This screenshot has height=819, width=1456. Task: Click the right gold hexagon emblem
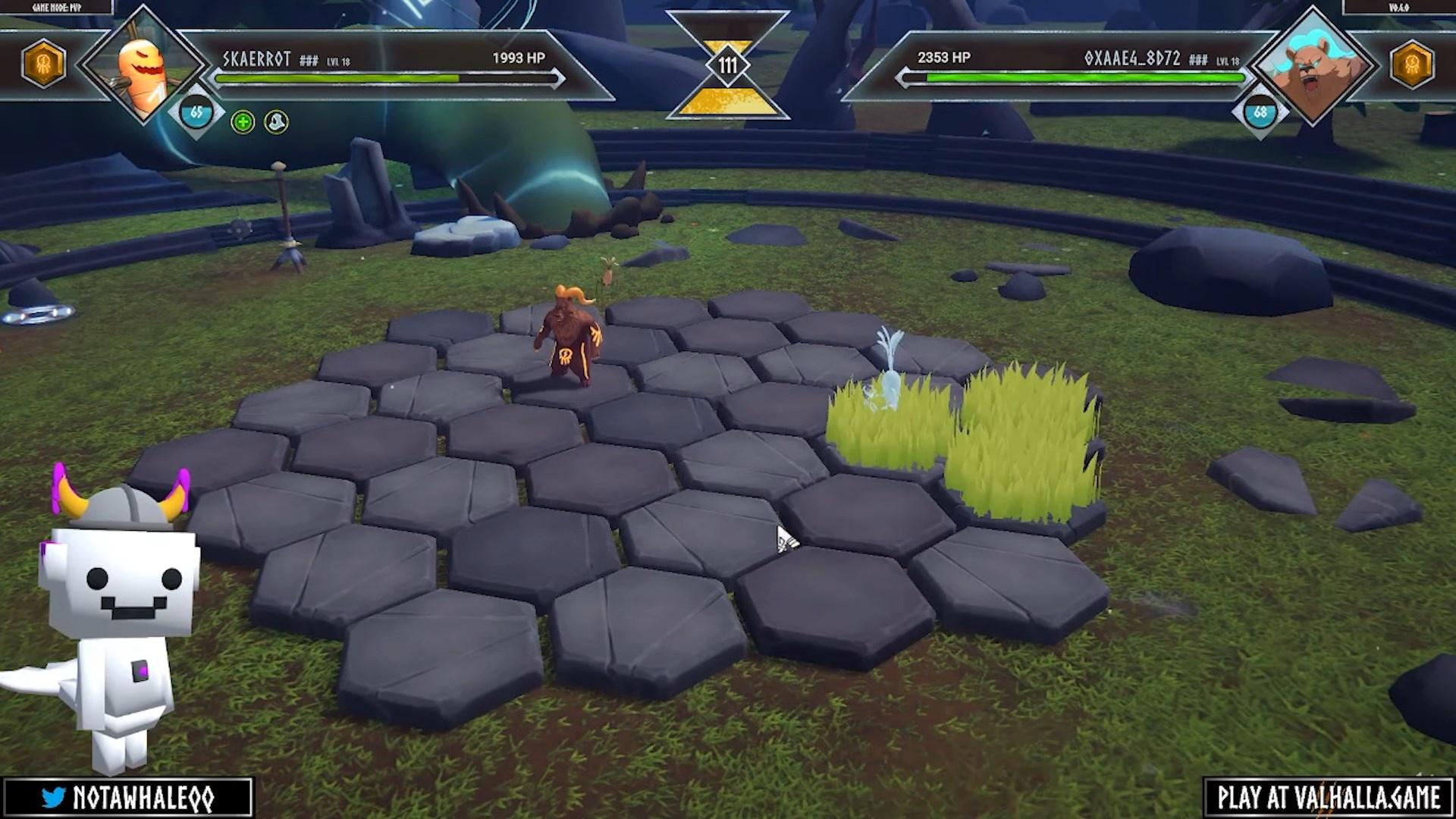point(1412,64)
